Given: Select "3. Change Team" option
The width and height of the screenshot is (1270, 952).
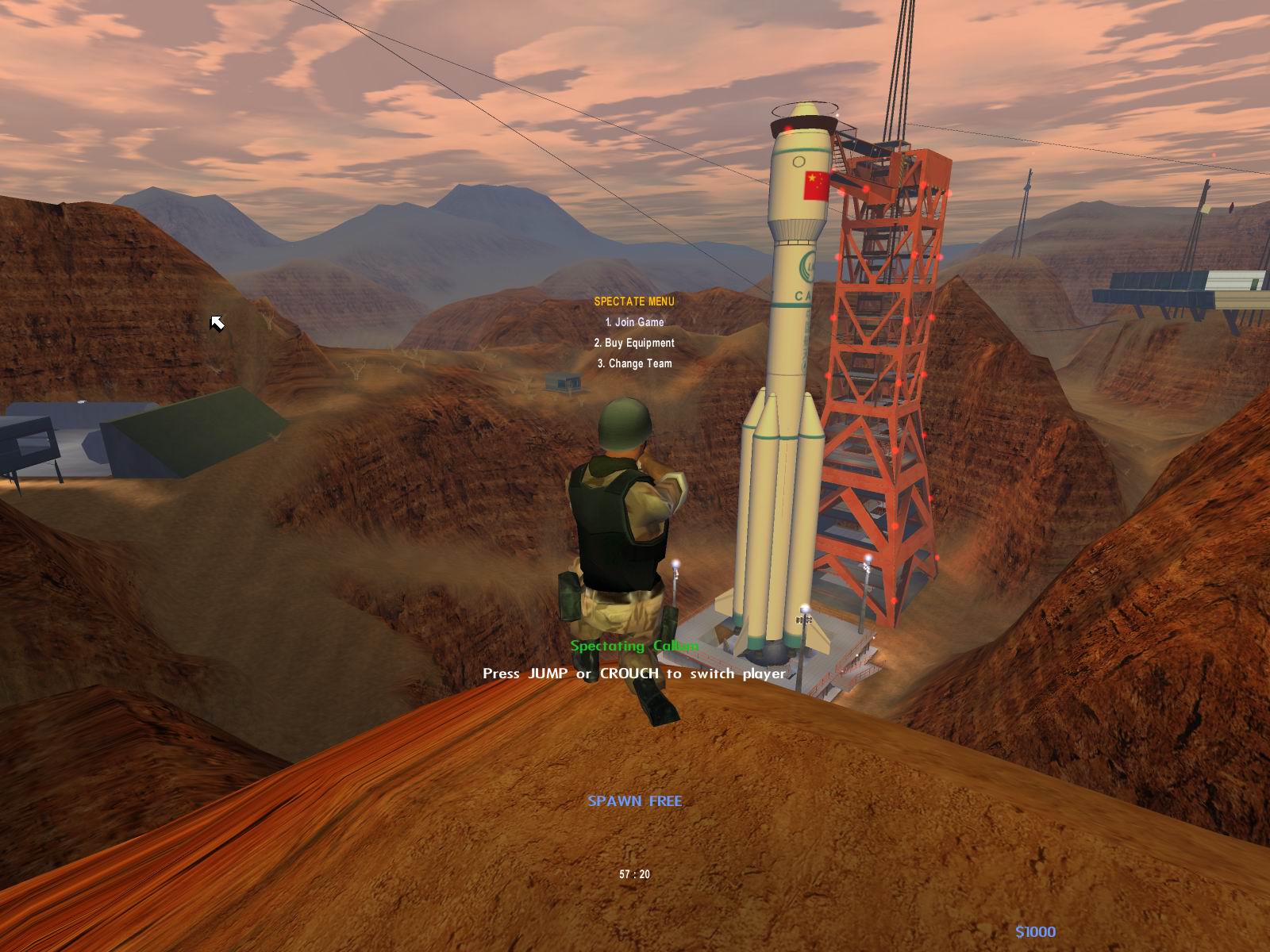Looking at the screenshot, I should [634, 363].
